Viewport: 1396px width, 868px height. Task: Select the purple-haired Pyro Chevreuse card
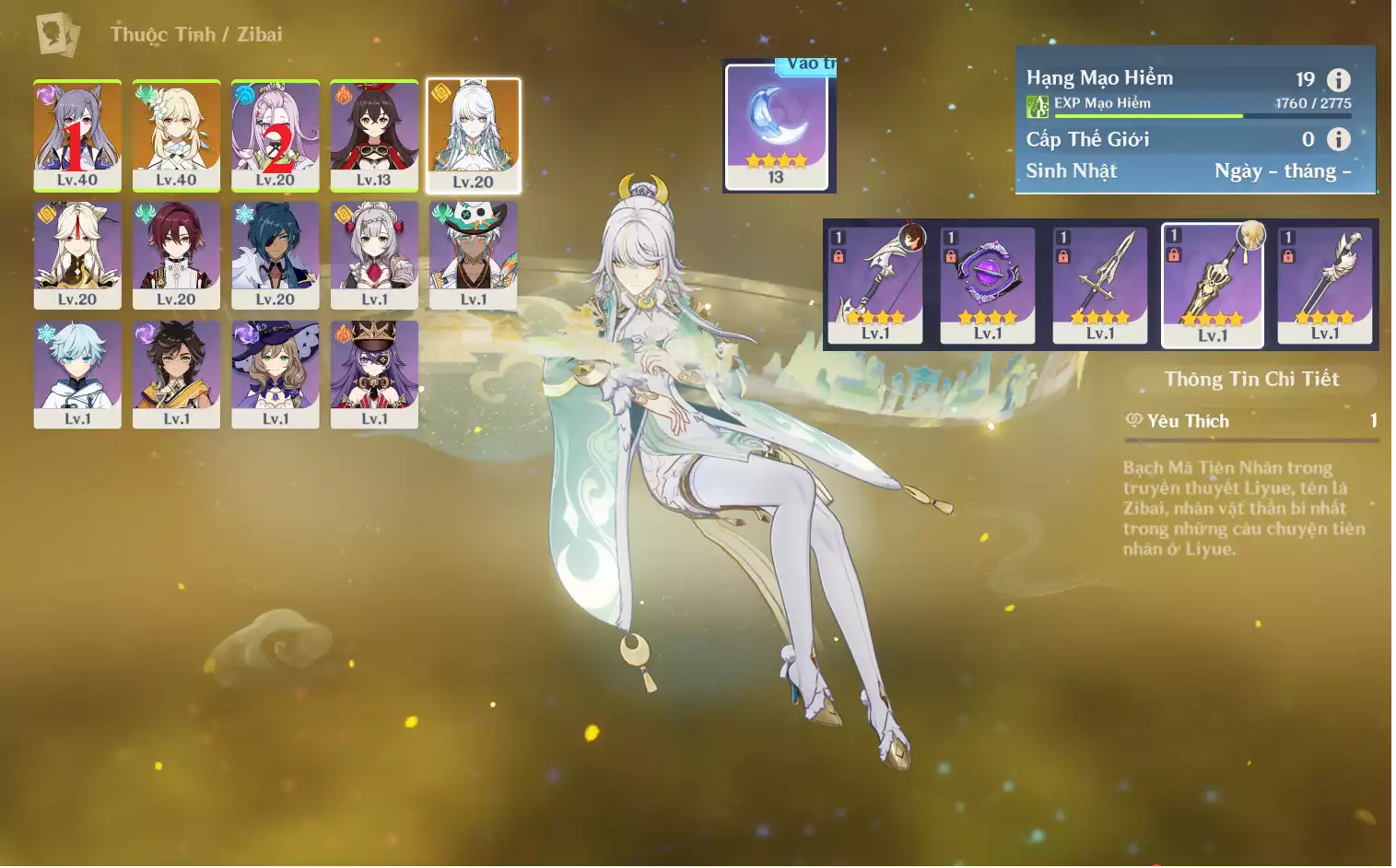click(374, 374)
